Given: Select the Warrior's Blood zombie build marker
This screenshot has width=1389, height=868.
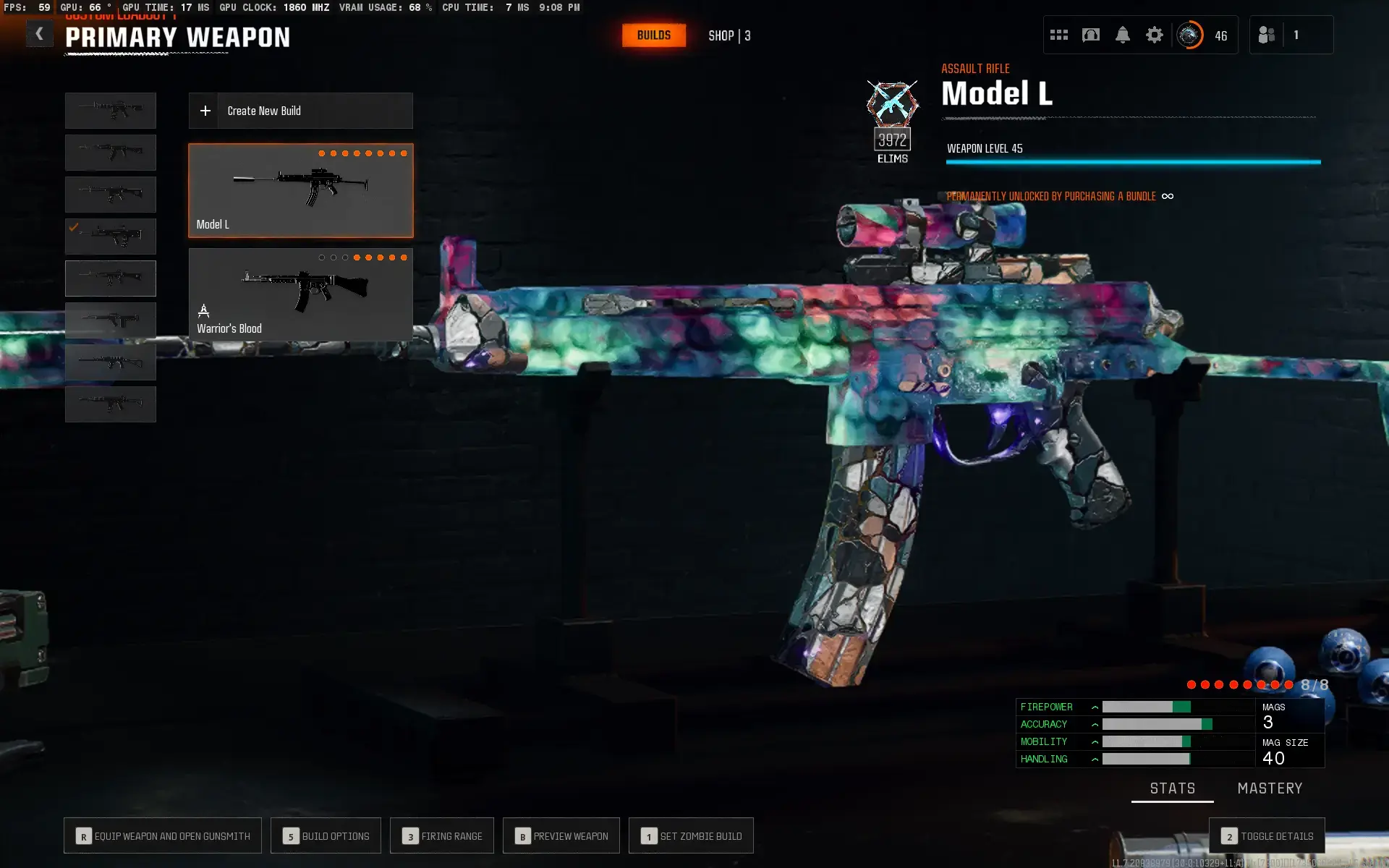Looking at the screenshot, I should (x=203, y=311).
